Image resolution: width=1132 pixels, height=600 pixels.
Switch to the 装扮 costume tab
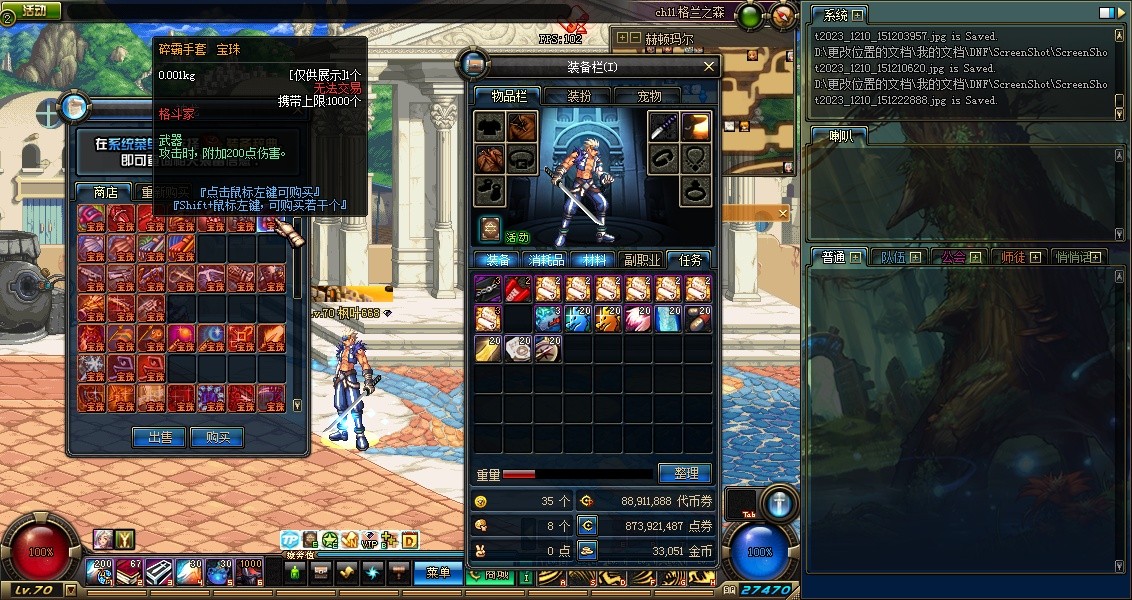click(x=578, y=96)
